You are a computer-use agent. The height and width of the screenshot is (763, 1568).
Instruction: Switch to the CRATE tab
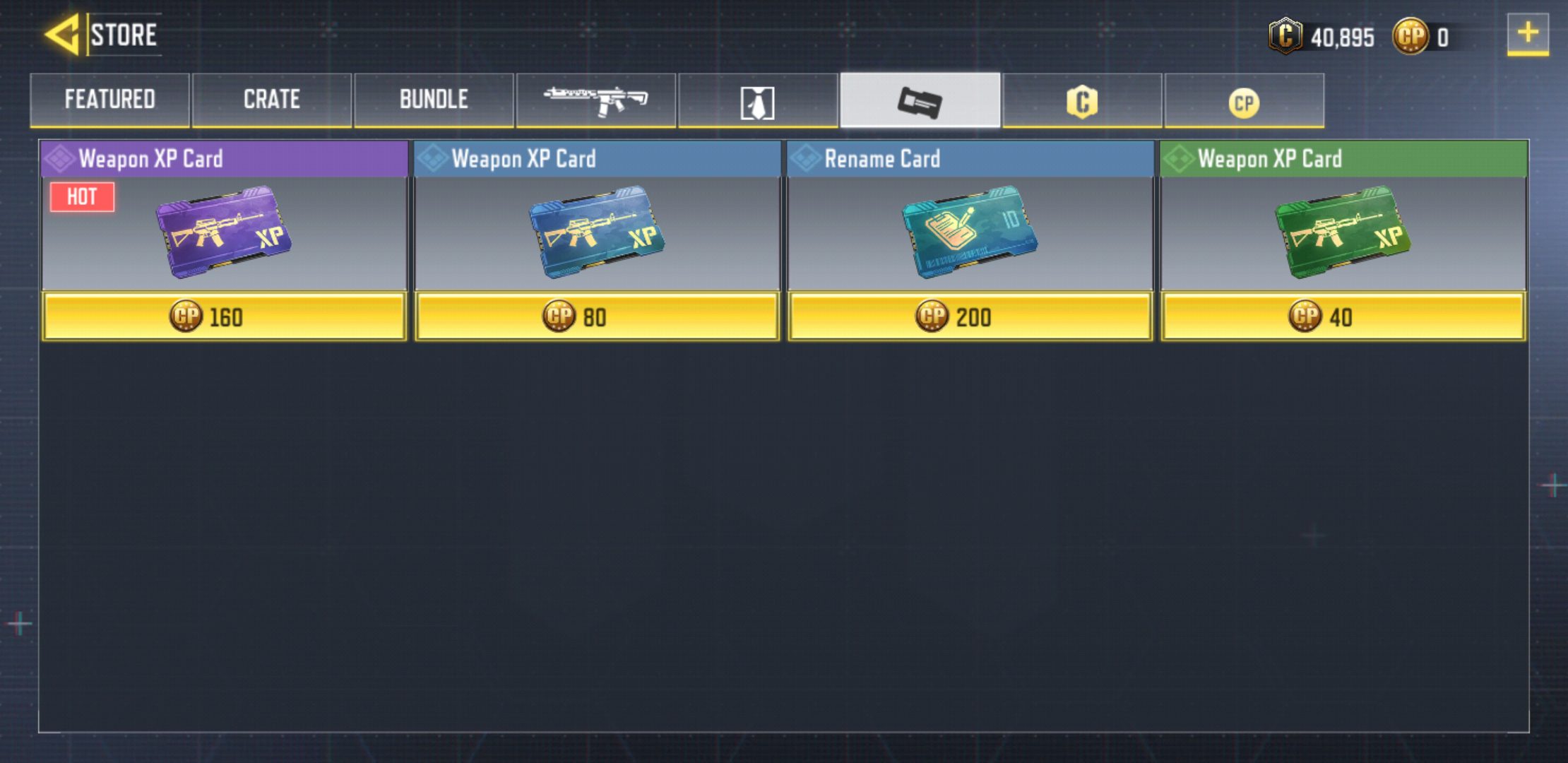click(271, 100)
